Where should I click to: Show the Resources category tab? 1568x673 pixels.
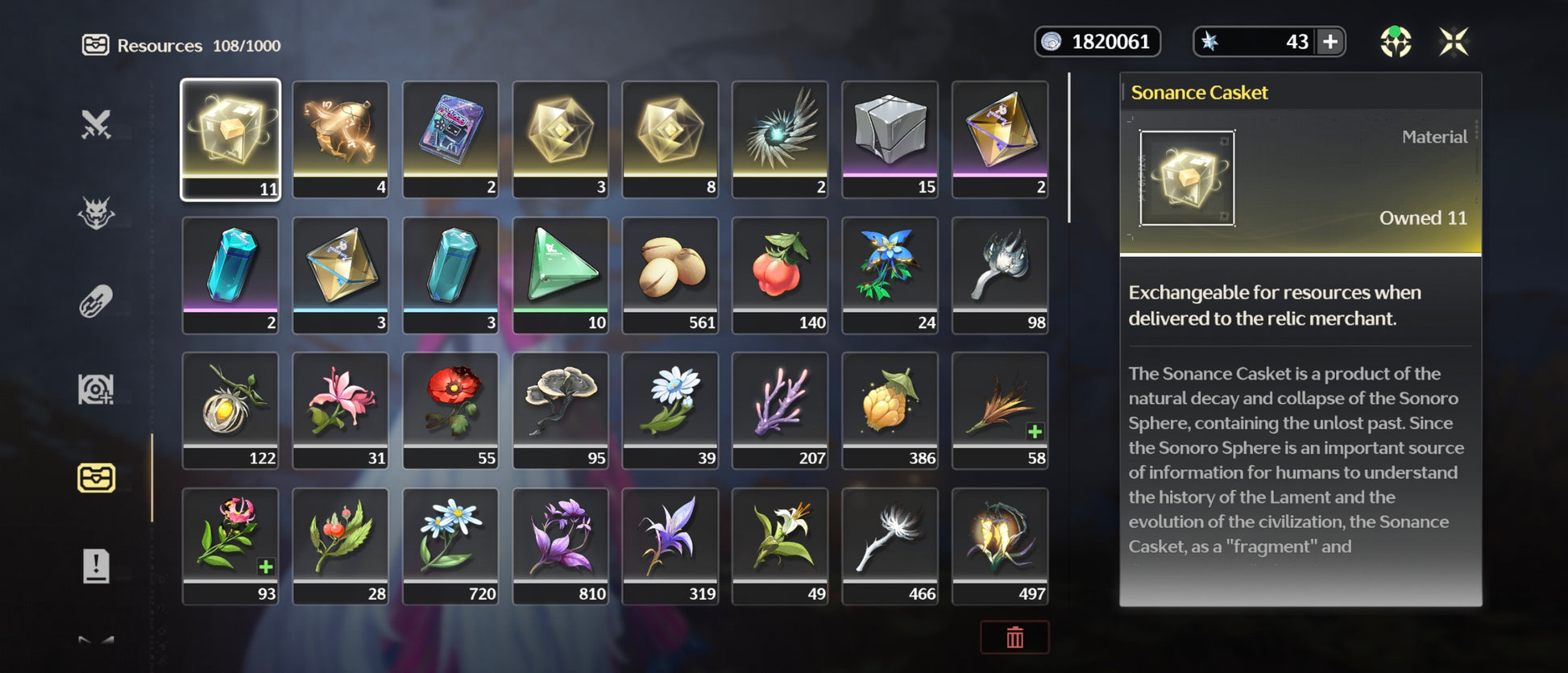pos(96,478)
